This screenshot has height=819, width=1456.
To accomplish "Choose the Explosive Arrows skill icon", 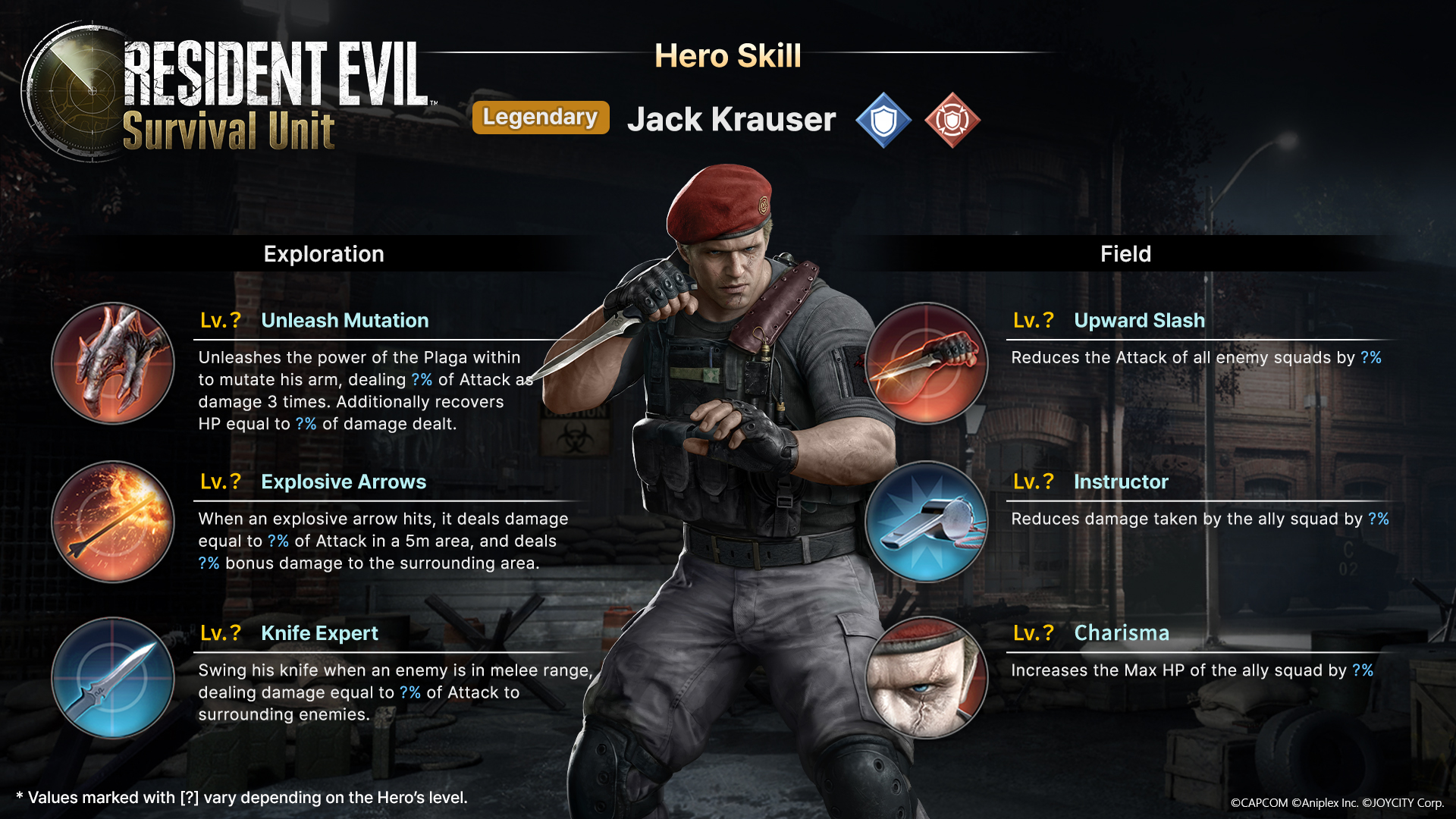I will 113,522.
